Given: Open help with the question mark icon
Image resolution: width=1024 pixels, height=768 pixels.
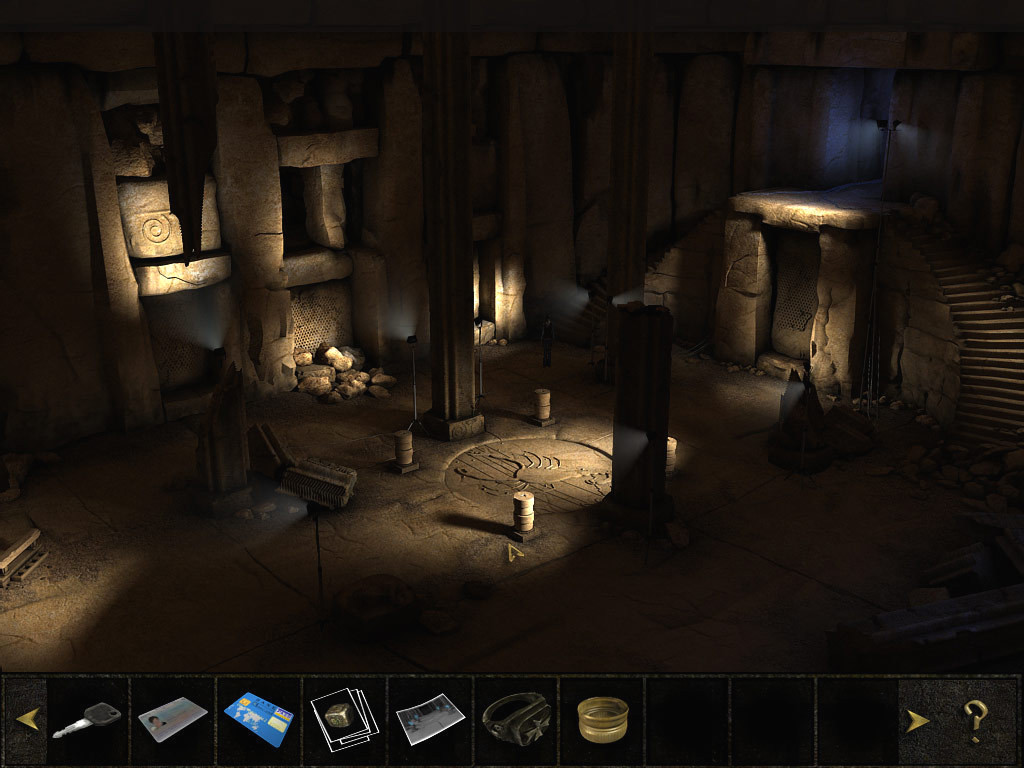Looking at the screenshot, I should 975,719.
